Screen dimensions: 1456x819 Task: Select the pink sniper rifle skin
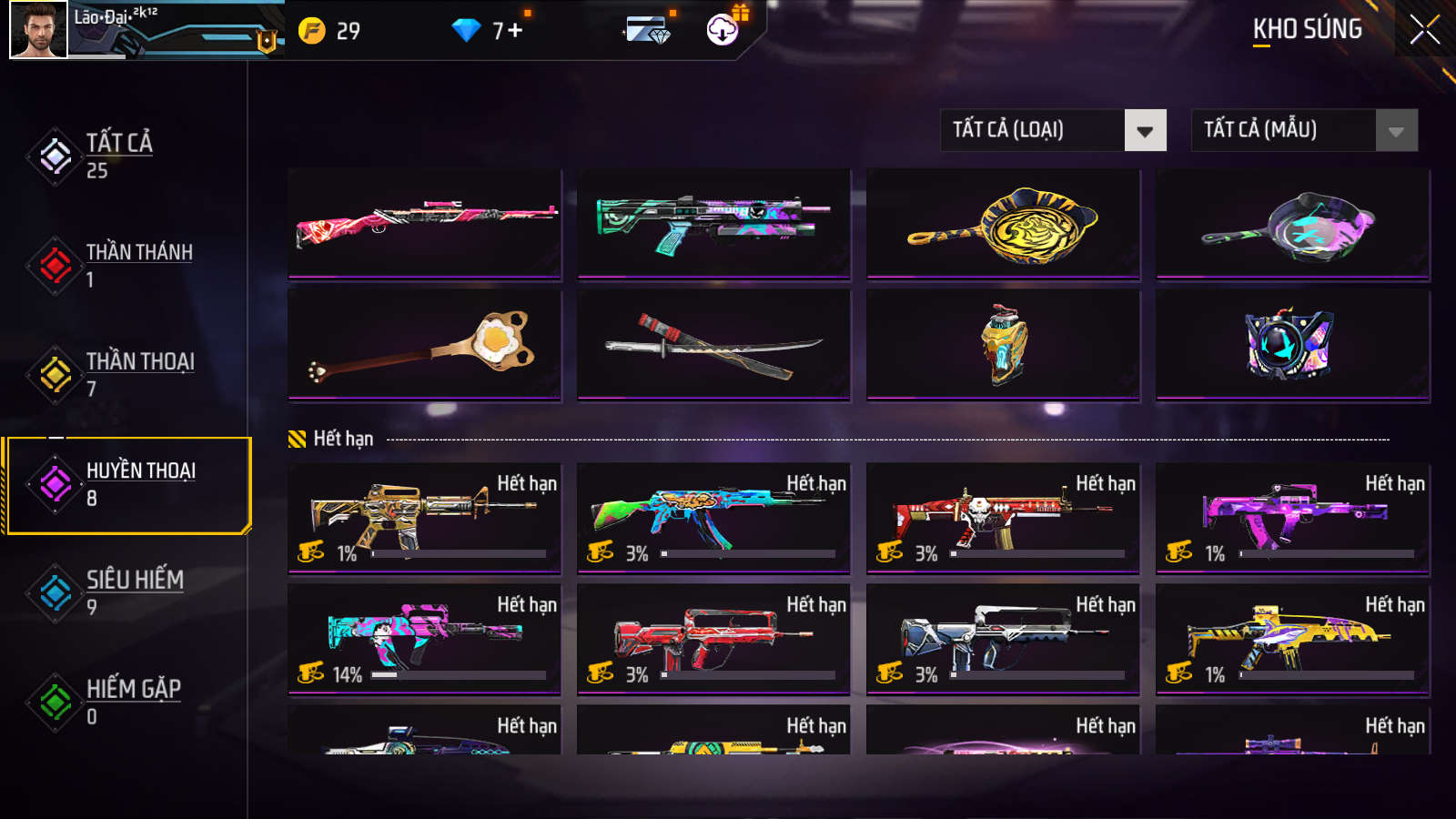[x=425, y=223]
